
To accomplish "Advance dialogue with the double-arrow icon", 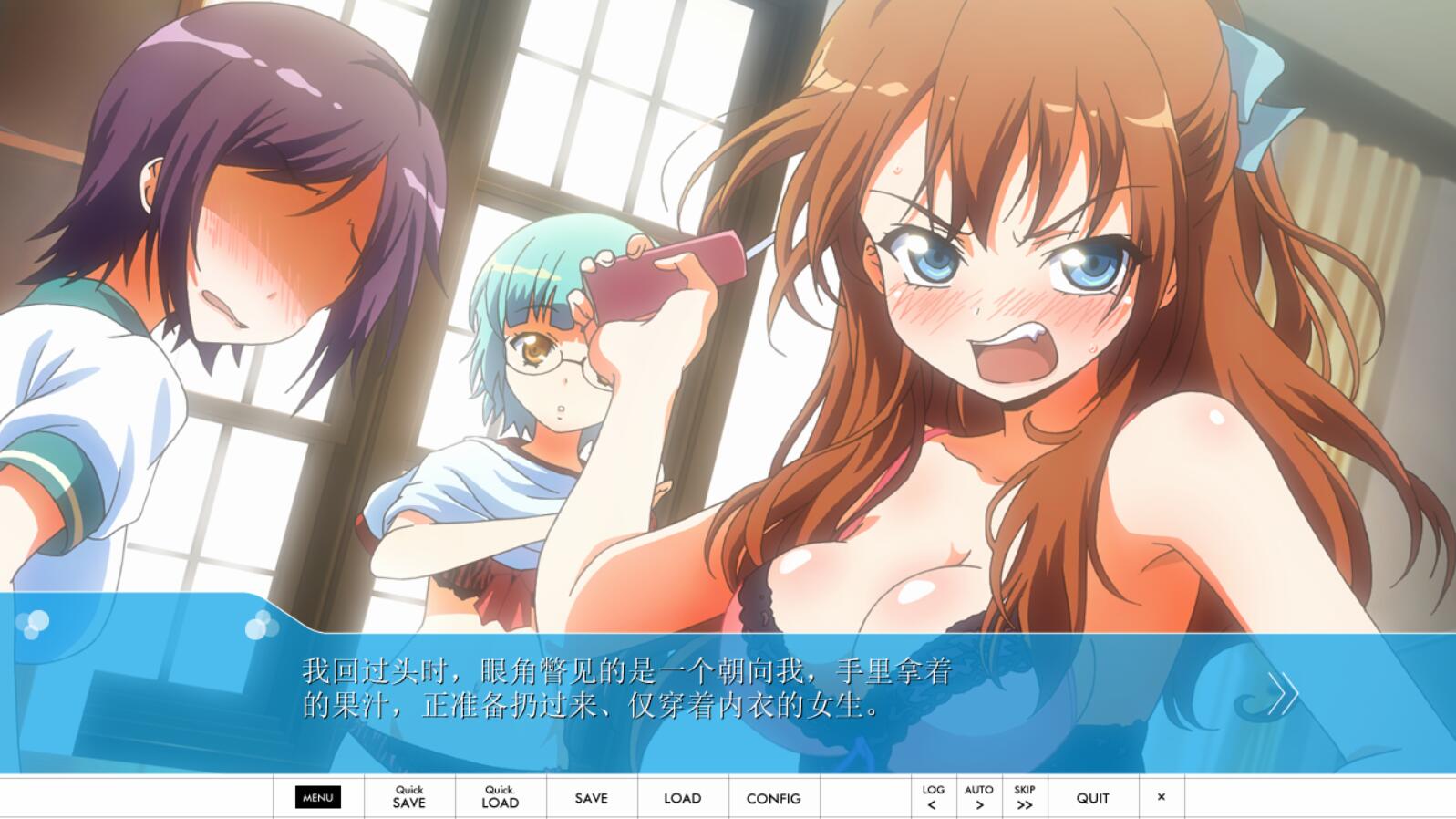I will tap(1283, 694).
